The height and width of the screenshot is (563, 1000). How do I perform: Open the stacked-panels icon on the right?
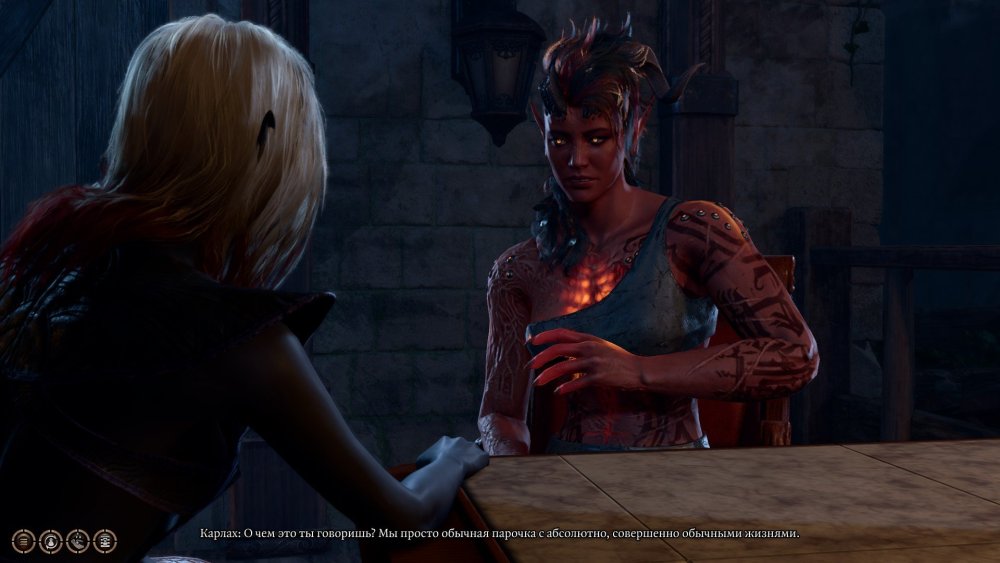[104, 541]
